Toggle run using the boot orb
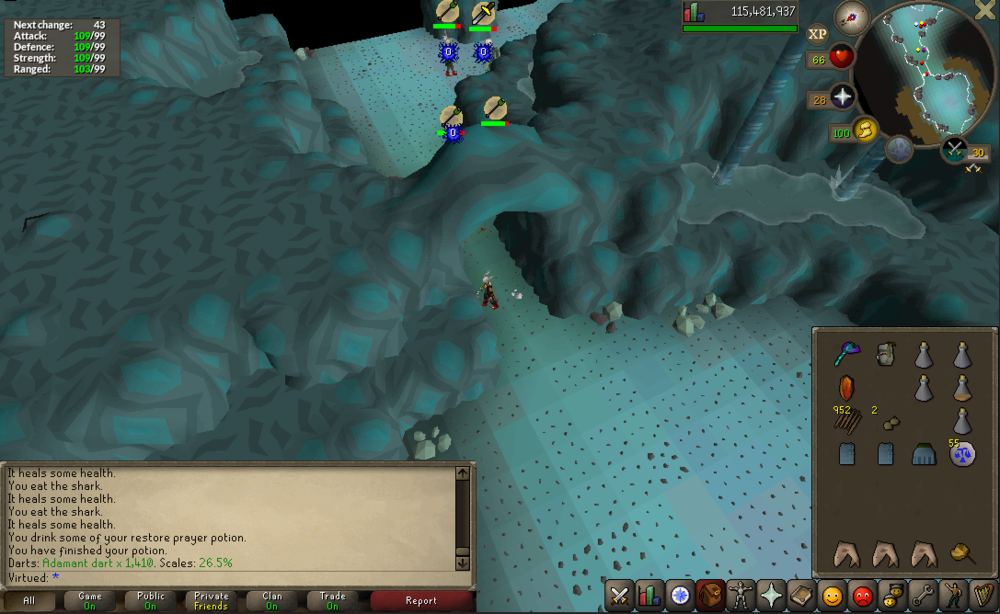This screenshot has height=614, width=1000. coord(864,129)
